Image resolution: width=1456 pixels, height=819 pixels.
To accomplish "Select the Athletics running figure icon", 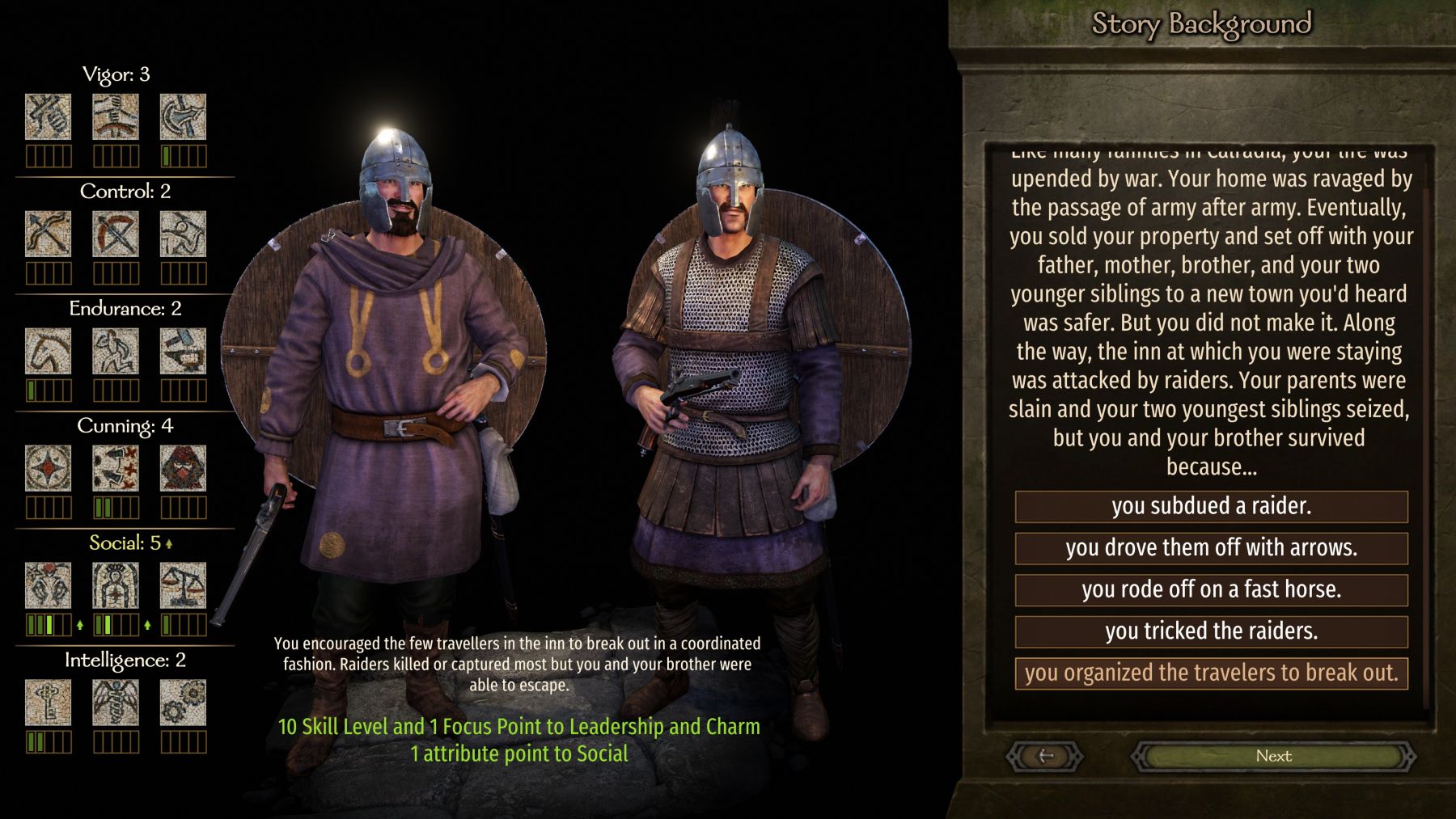I will point(116,351).
